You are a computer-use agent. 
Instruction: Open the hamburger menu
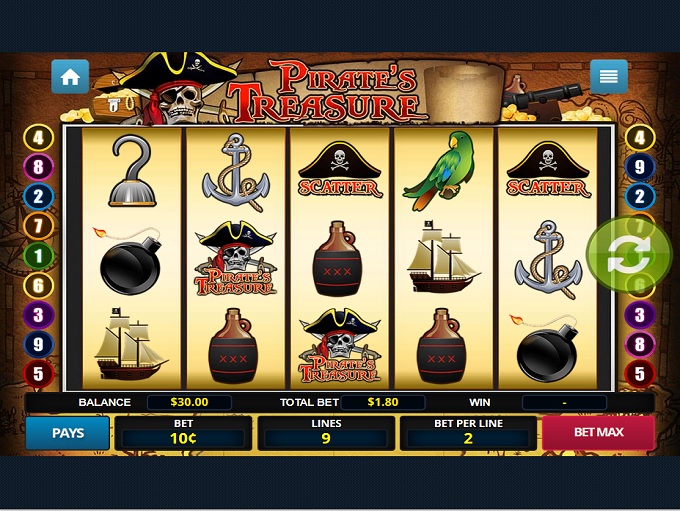pyautogui.click(x=608, y=76)
